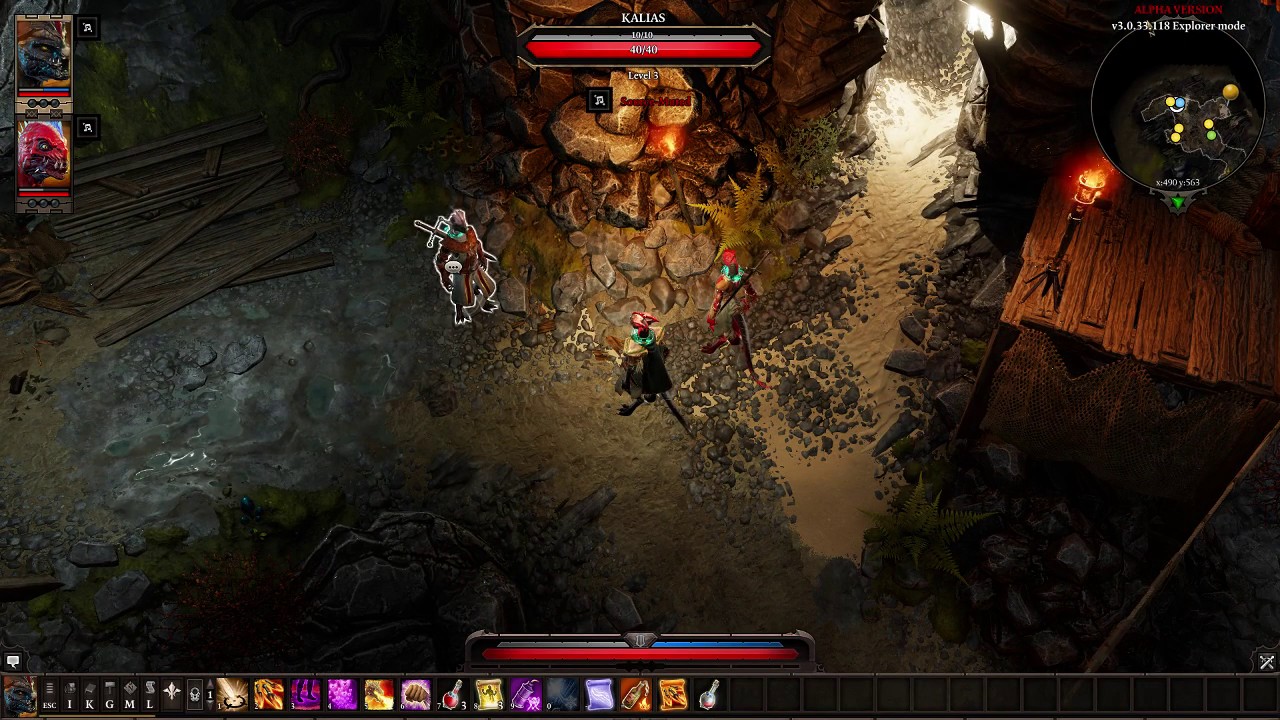1280x720 pixels.
Task: Throw the purple grenade in slot 9
Action: (526, 694)
